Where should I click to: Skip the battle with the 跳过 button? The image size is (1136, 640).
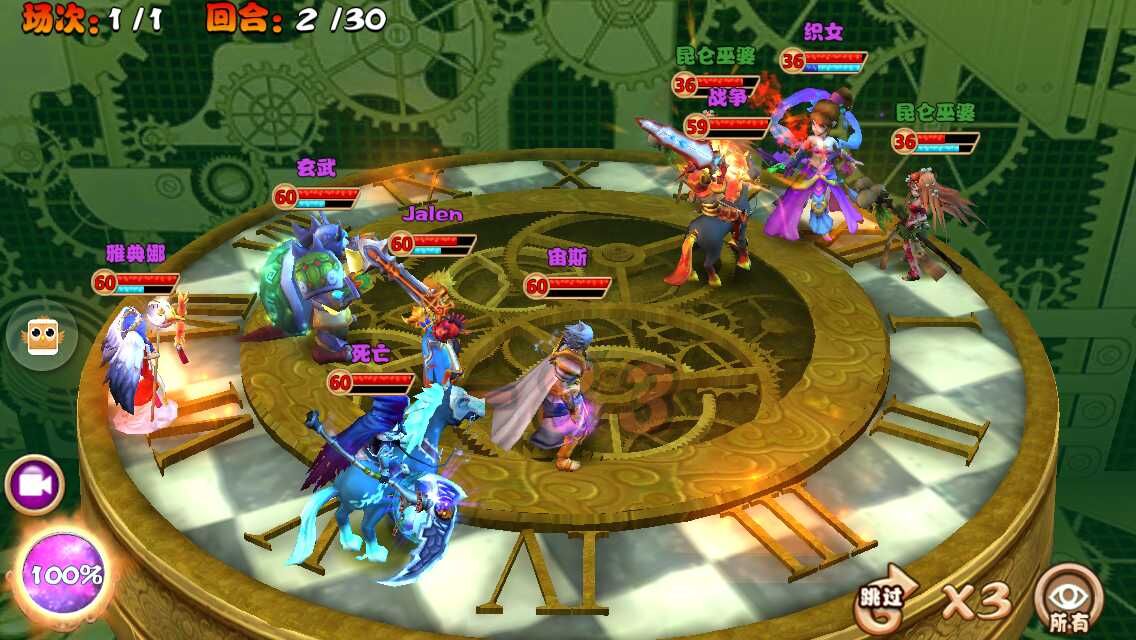(x=886, y=600)
